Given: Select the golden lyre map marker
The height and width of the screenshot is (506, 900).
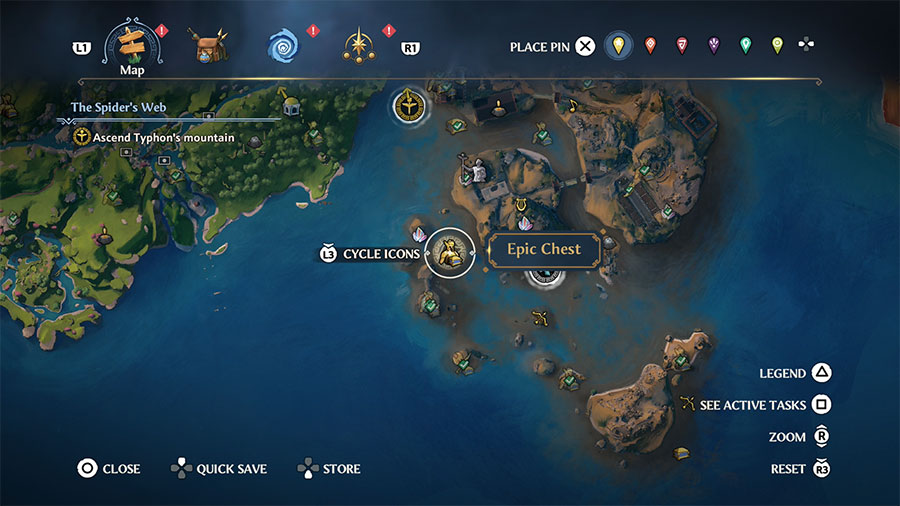Looking at the screenshot, I should (x=520, y=207).
